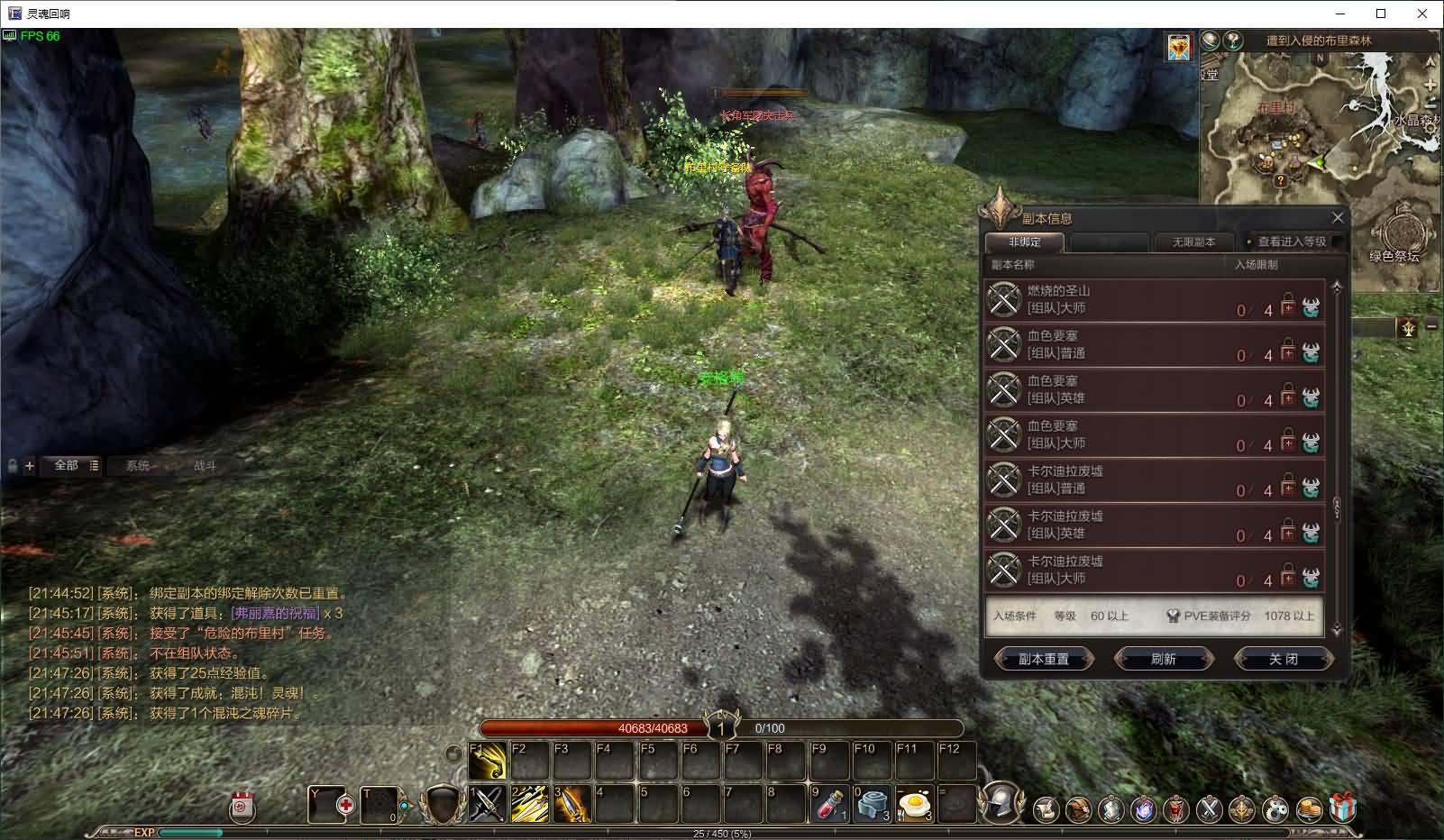Switch to the 无限副本 tab
The image size is (1444, 840).
(x=1193, y=242)
